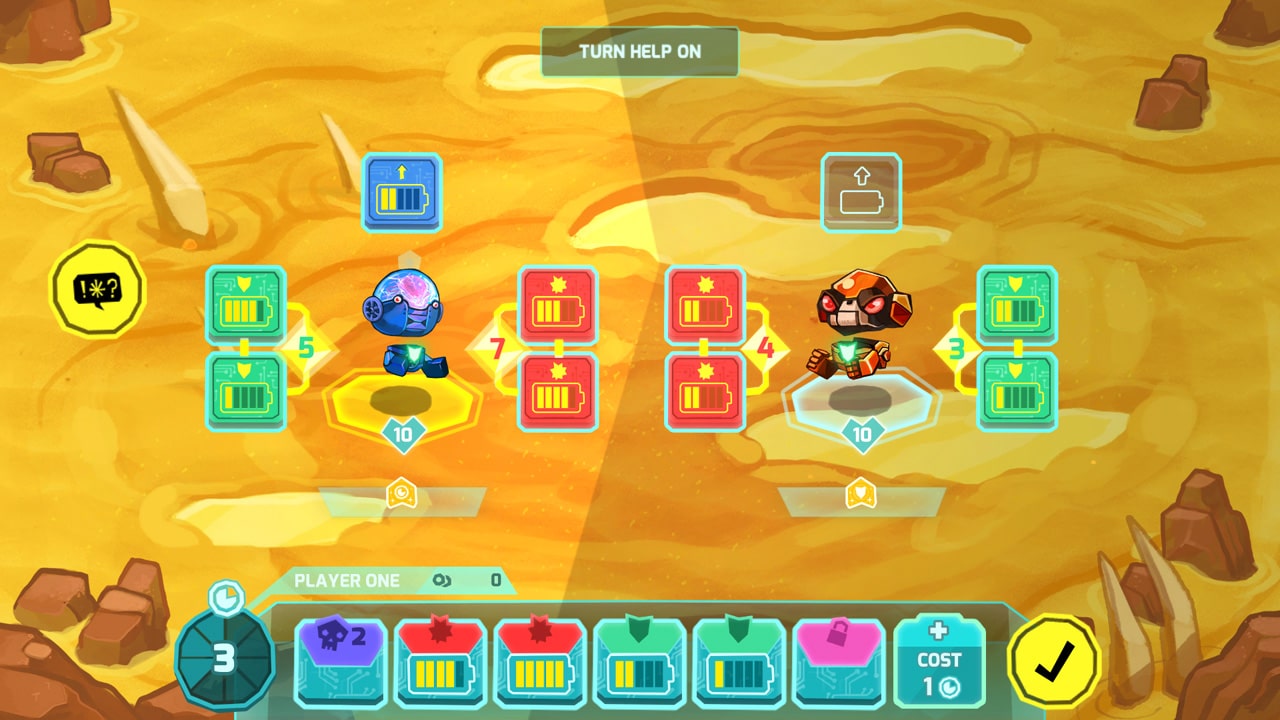Select the purple glitch skull token
The height and width of the screenshot is (720, 1280).
point(340,660)
